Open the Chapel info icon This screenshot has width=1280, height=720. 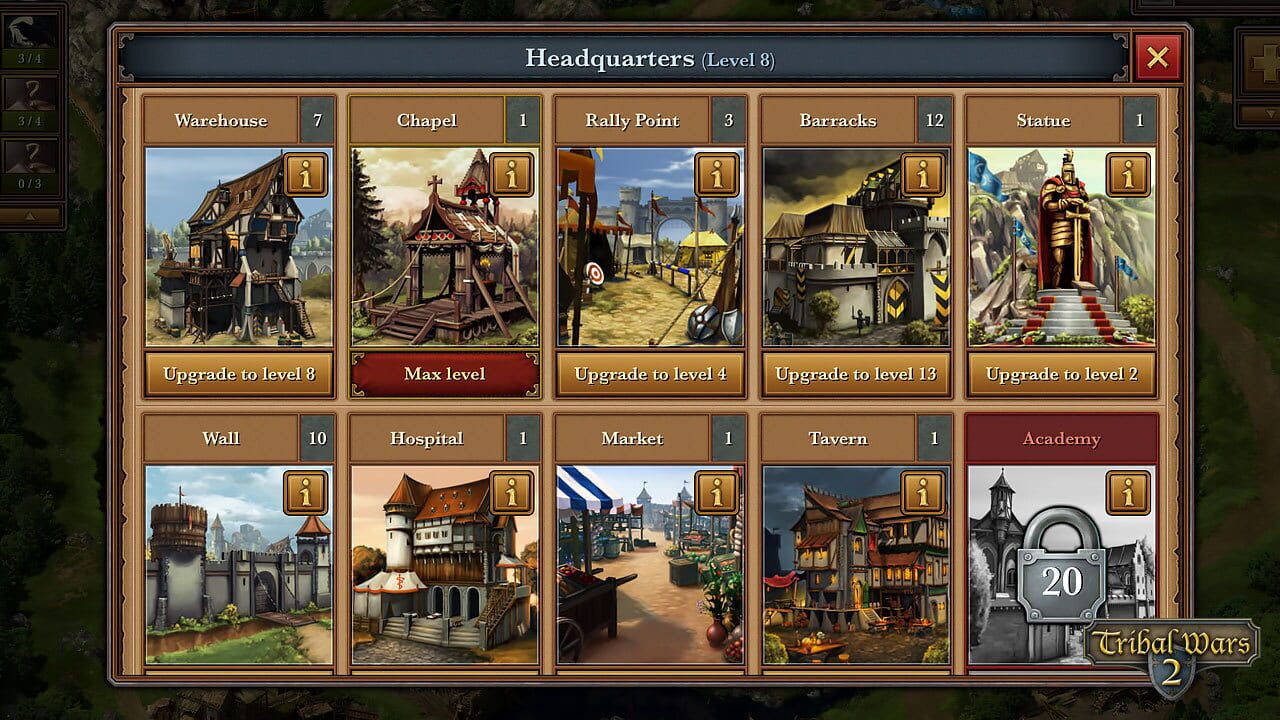511,174
